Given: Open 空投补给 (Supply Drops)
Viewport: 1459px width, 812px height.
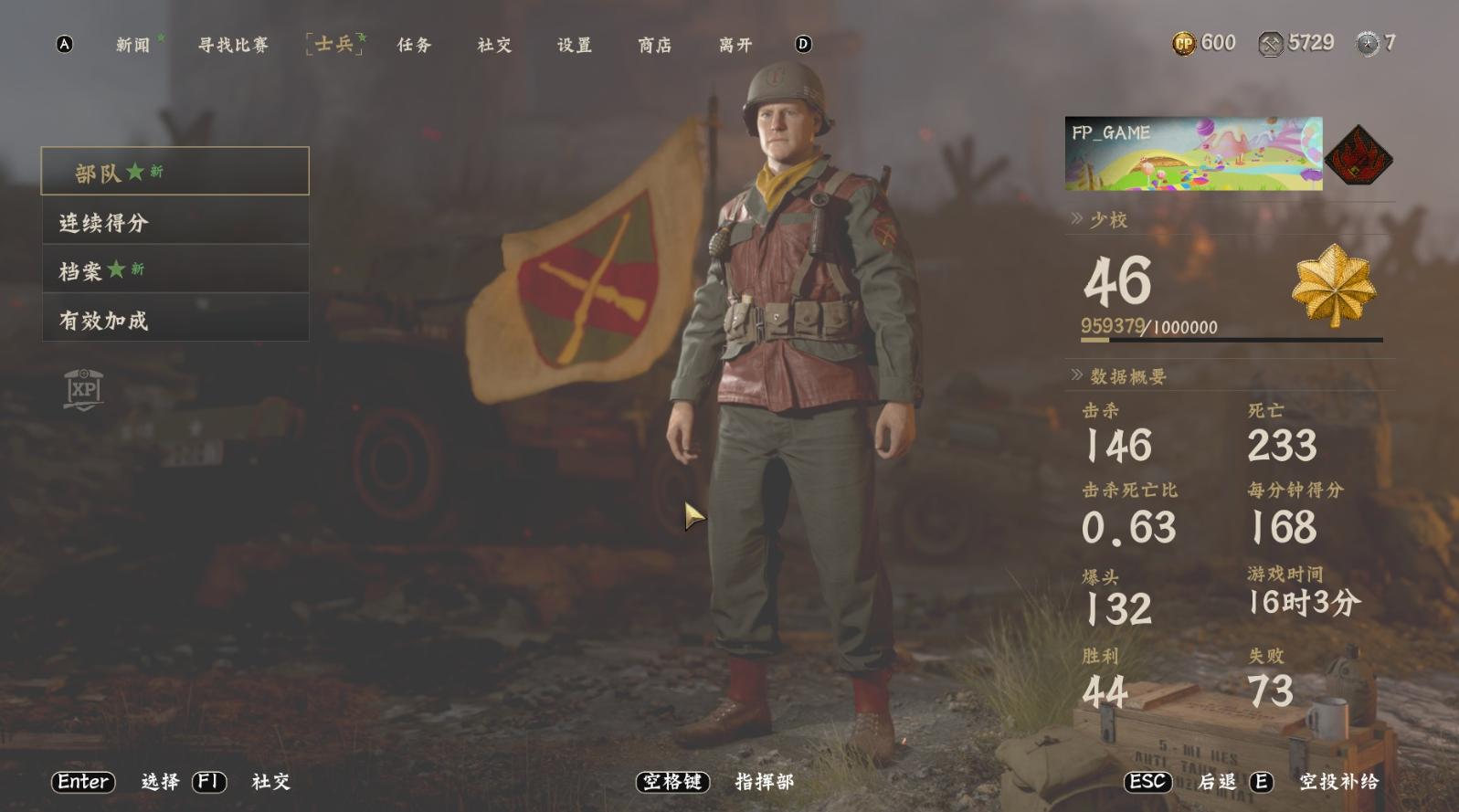Looking at the screenshot, I should [1338, 782].
